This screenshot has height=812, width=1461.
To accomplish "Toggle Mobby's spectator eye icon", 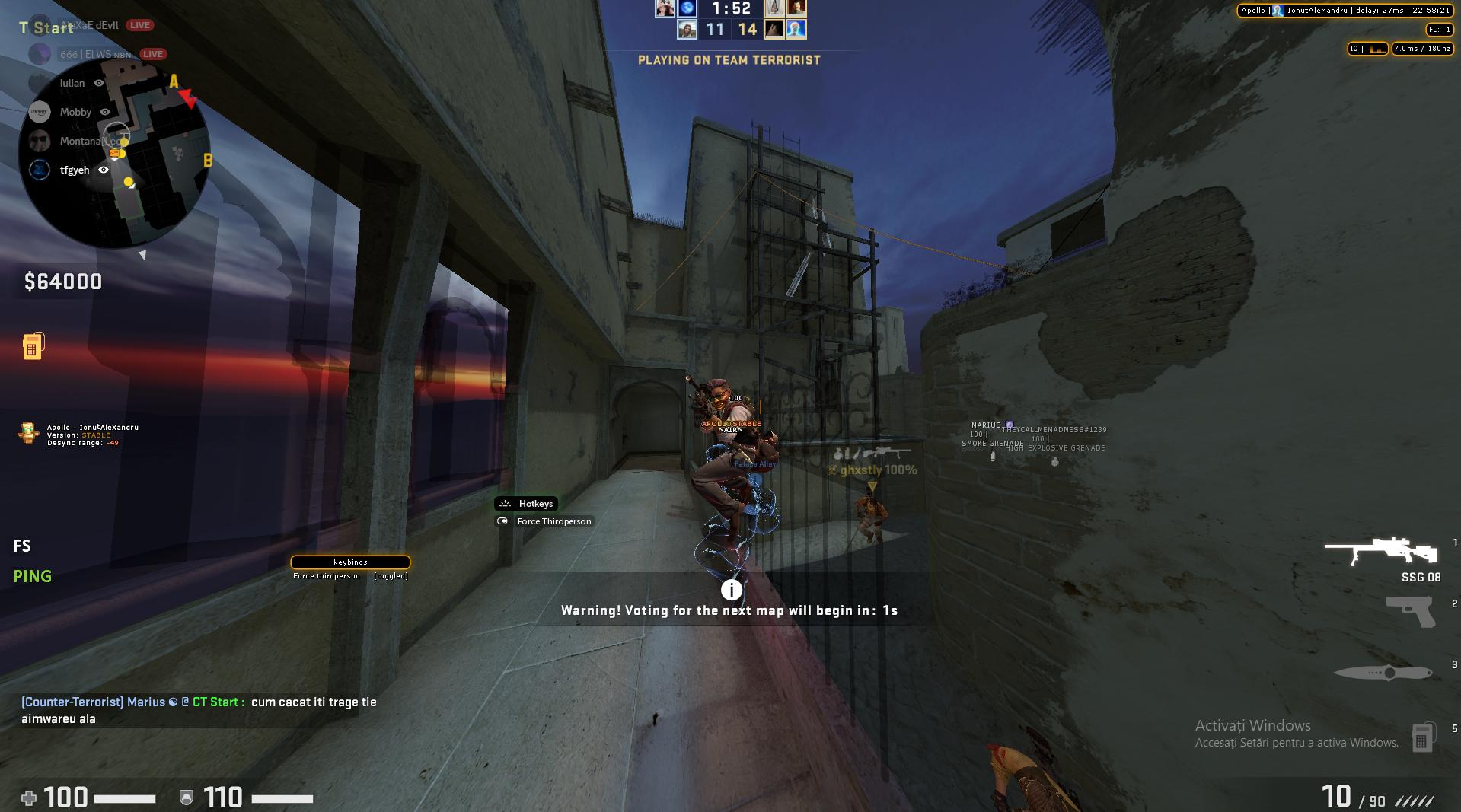I will (x=104, y=112).
